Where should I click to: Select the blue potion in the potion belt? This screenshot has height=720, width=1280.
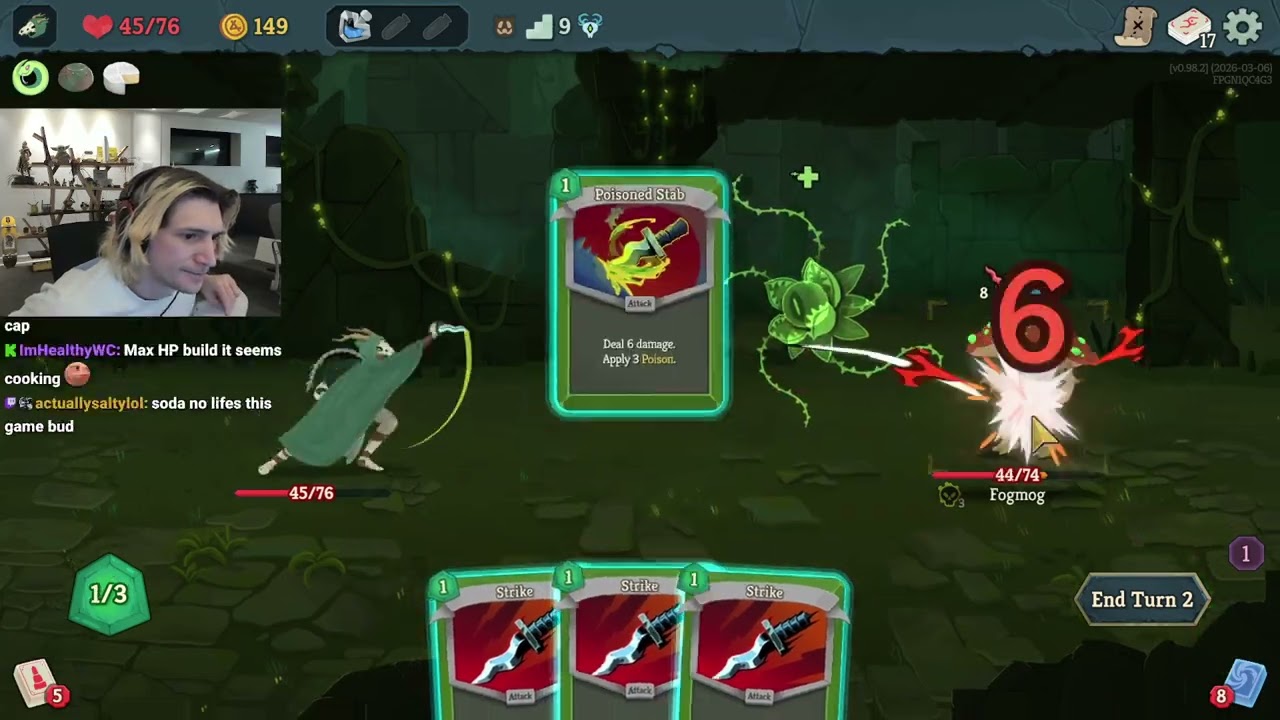pyautogui.click(x=355, y=27)
